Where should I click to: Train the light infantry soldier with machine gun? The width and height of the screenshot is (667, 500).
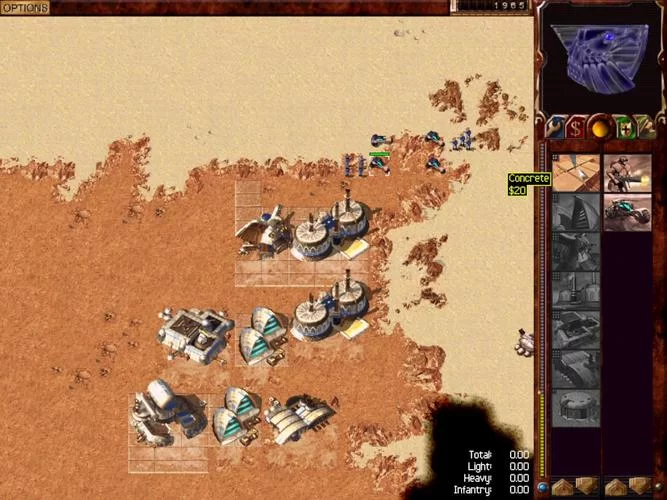click(x=627, y=172)
